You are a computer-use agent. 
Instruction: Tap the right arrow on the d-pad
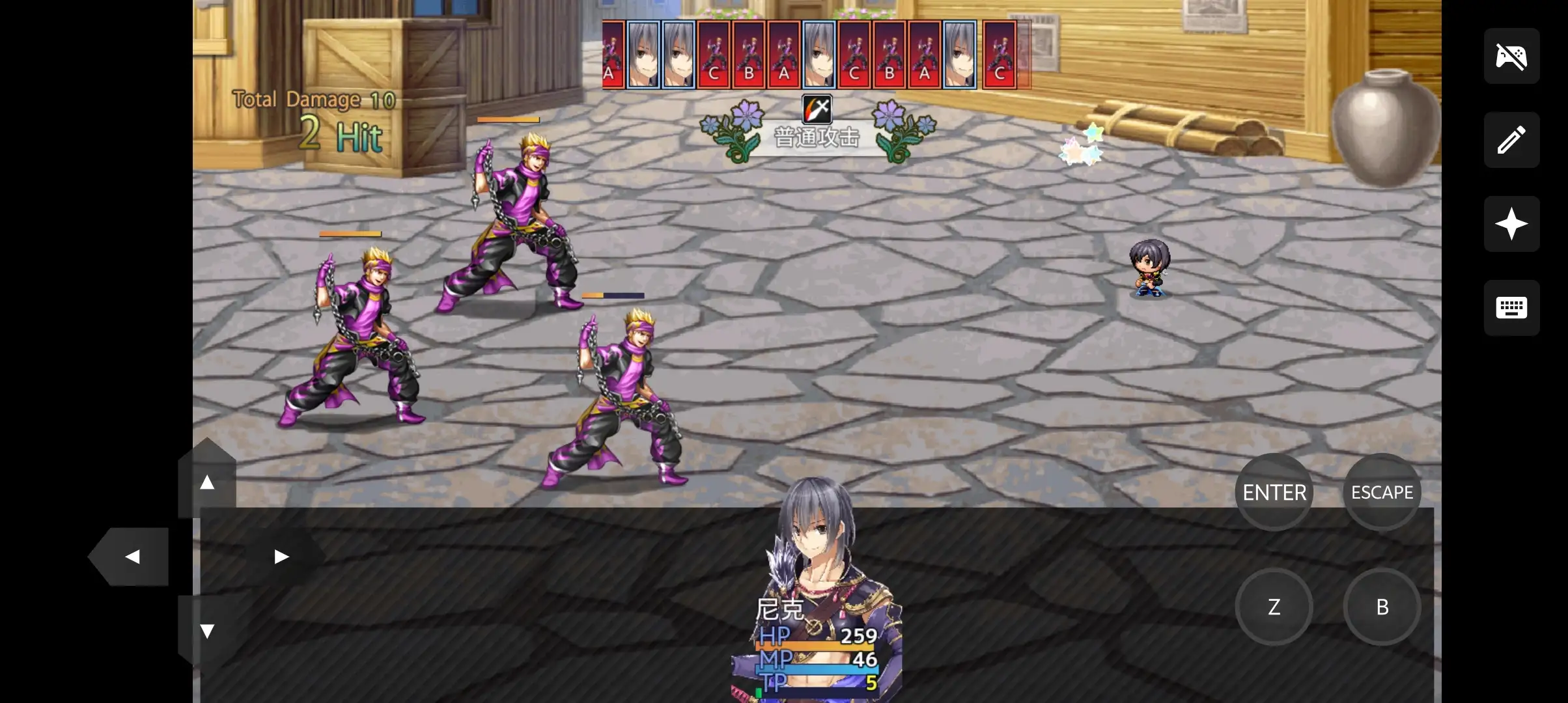pos(281,557)
